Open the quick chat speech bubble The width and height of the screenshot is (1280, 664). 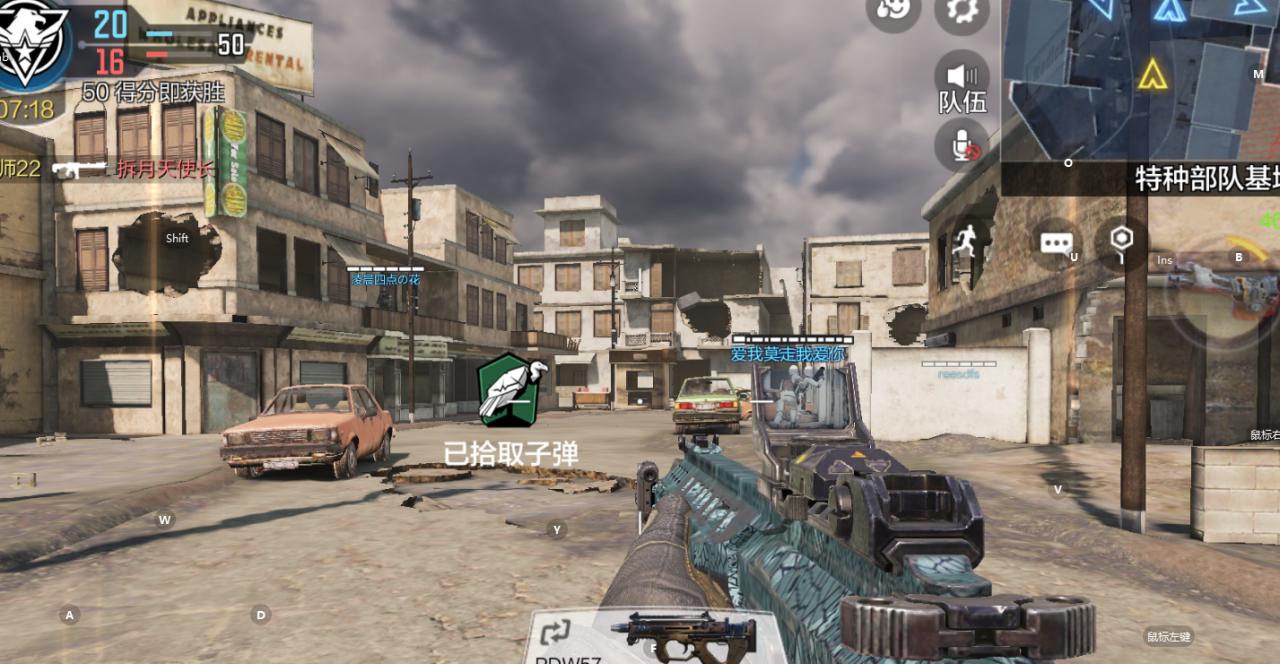pyautogui.click(x=1057, y=243)
